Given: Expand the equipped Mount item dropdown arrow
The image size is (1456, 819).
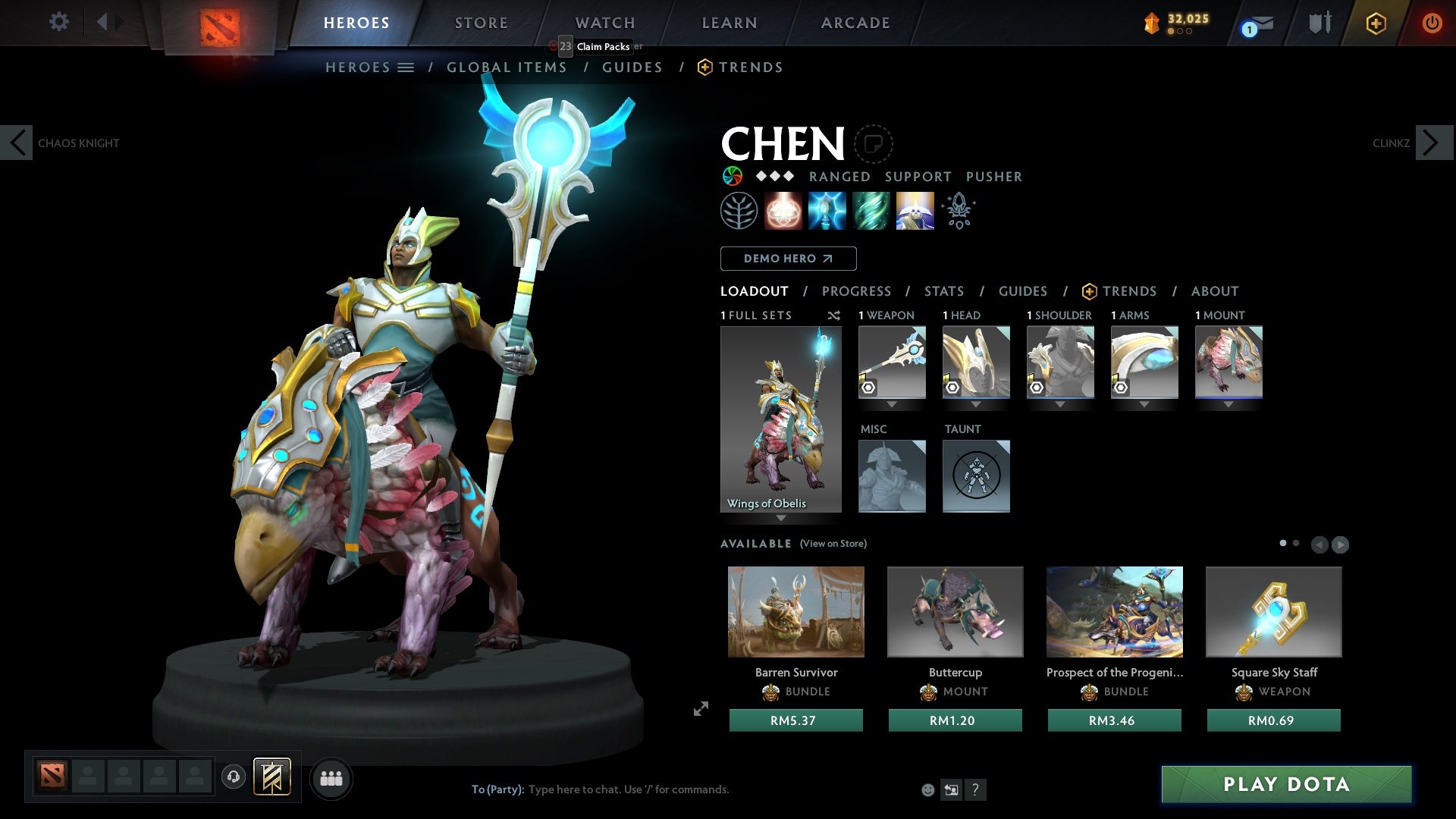Looking at the screenshot, I should [1228, 404].
